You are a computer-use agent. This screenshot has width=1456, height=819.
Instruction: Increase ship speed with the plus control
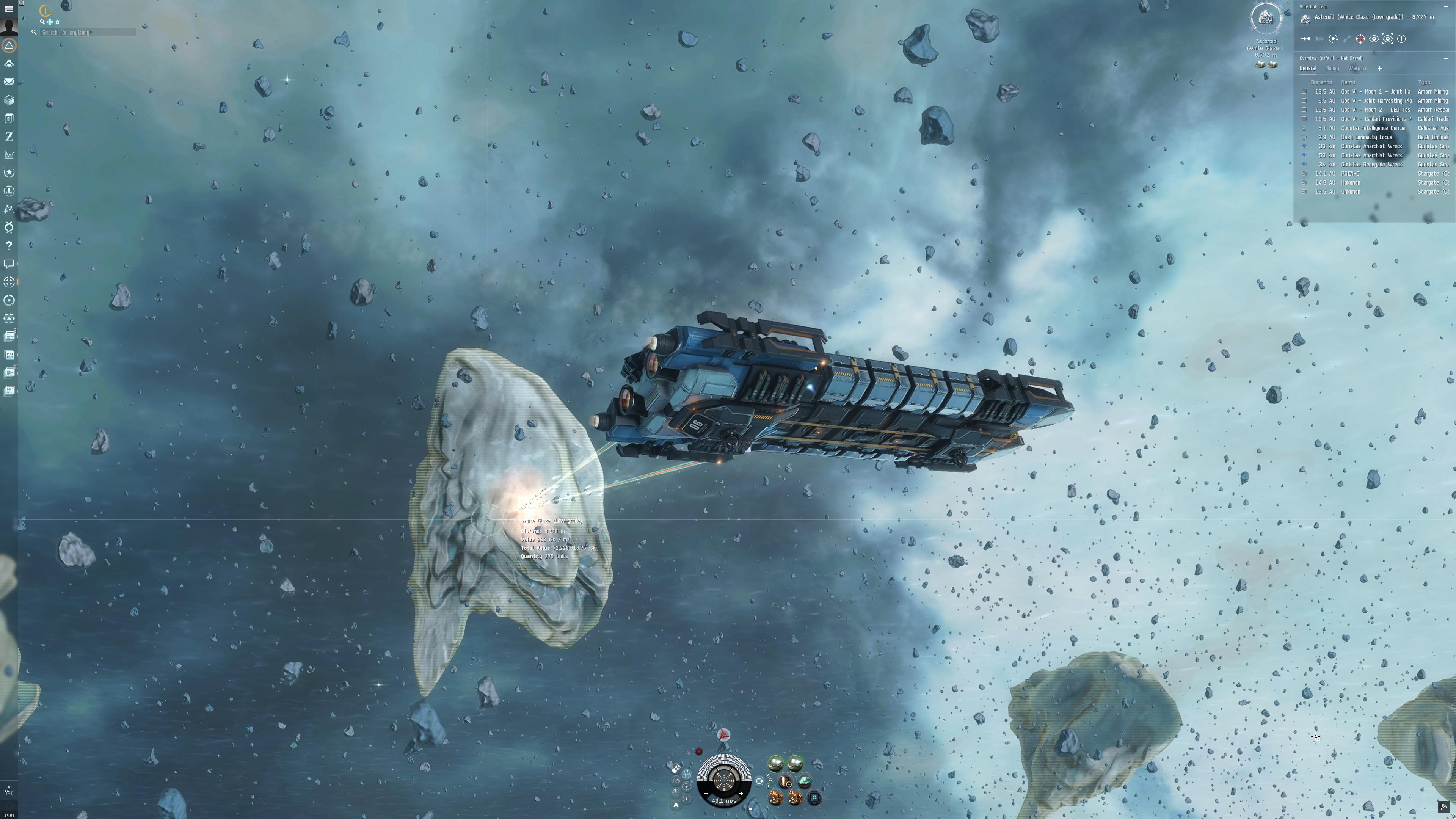[742, 794]
